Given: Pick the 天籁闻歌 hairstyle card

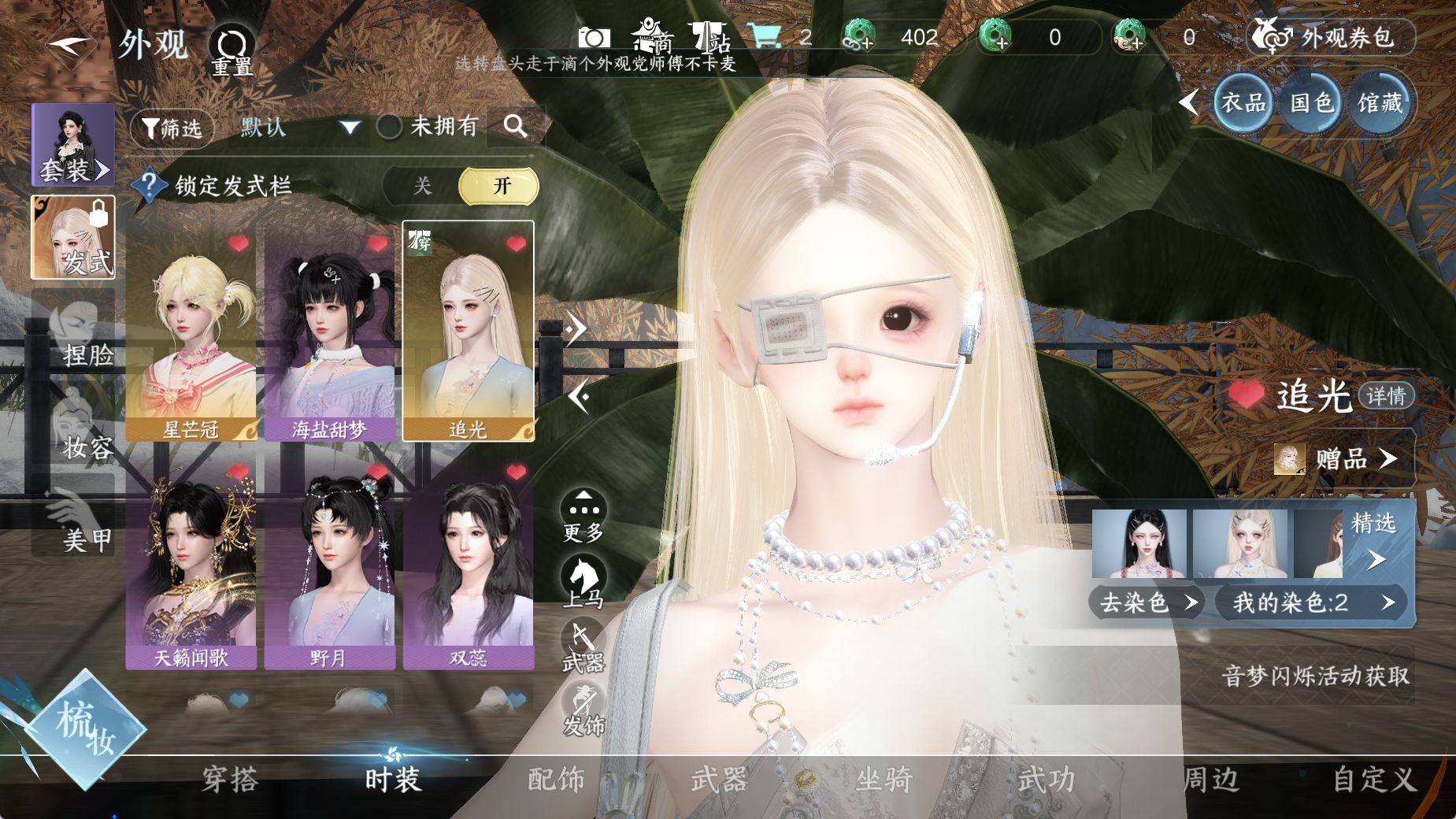Looking at the screenshot, I should pos(191,567).
